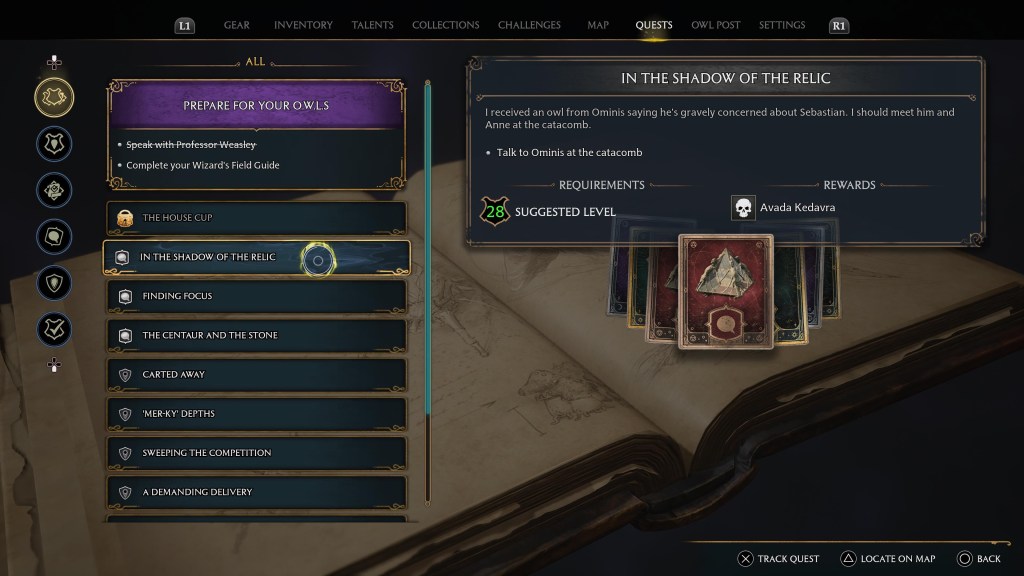Switch to the Map tab
Viewport: 1024px width, 576px height.
pos(598,25)
